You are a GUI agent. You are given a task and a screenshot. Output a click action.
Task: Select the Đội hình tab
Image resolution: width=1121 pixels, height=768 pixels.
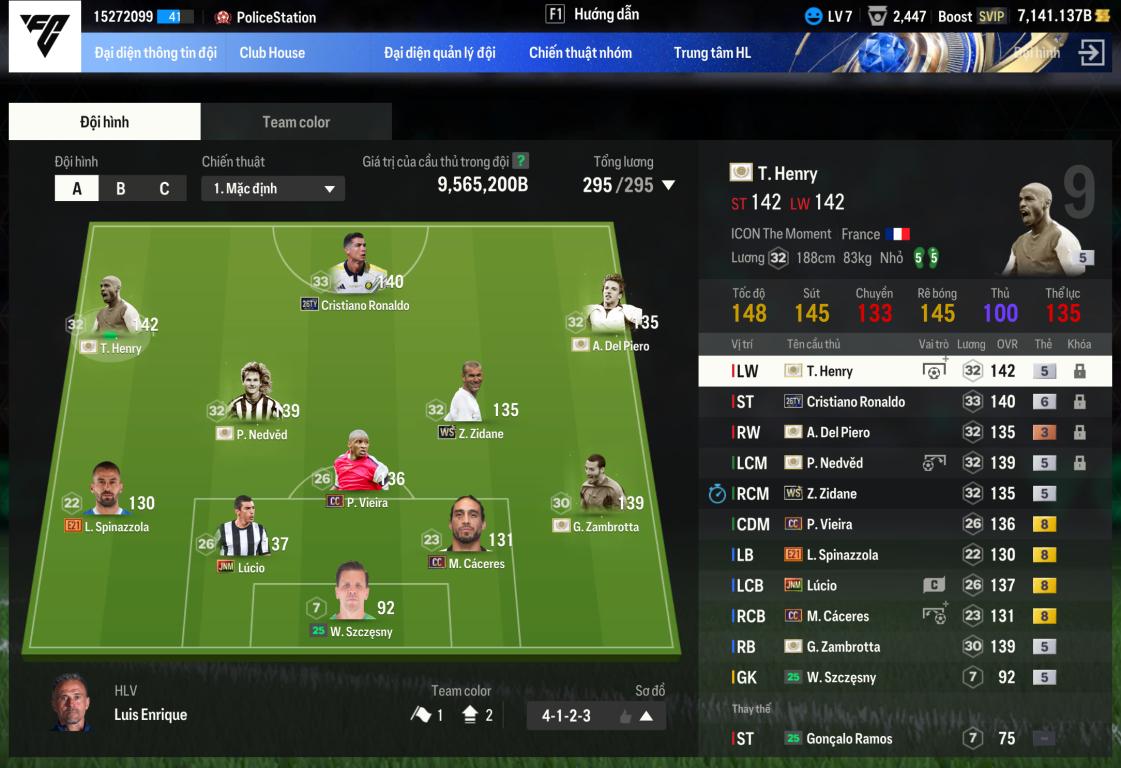pyautogui.click(x=104, y=122)
